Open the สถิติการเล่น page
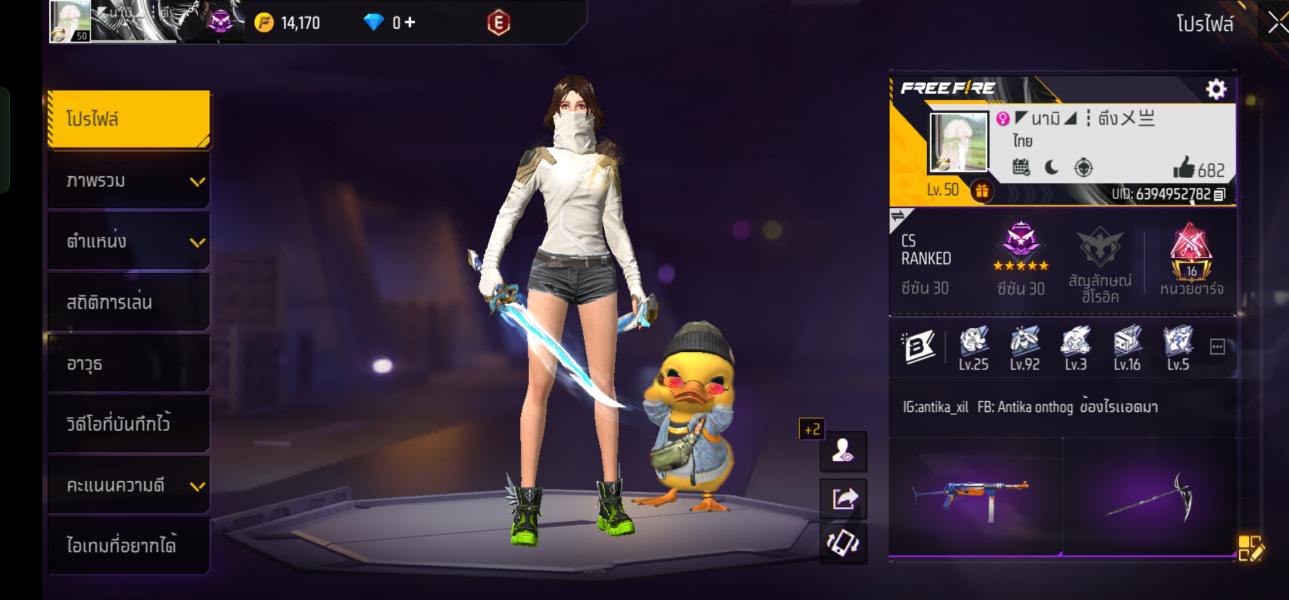The height and width of the screenshot is (600, 1289). click(x=128, y=302)
